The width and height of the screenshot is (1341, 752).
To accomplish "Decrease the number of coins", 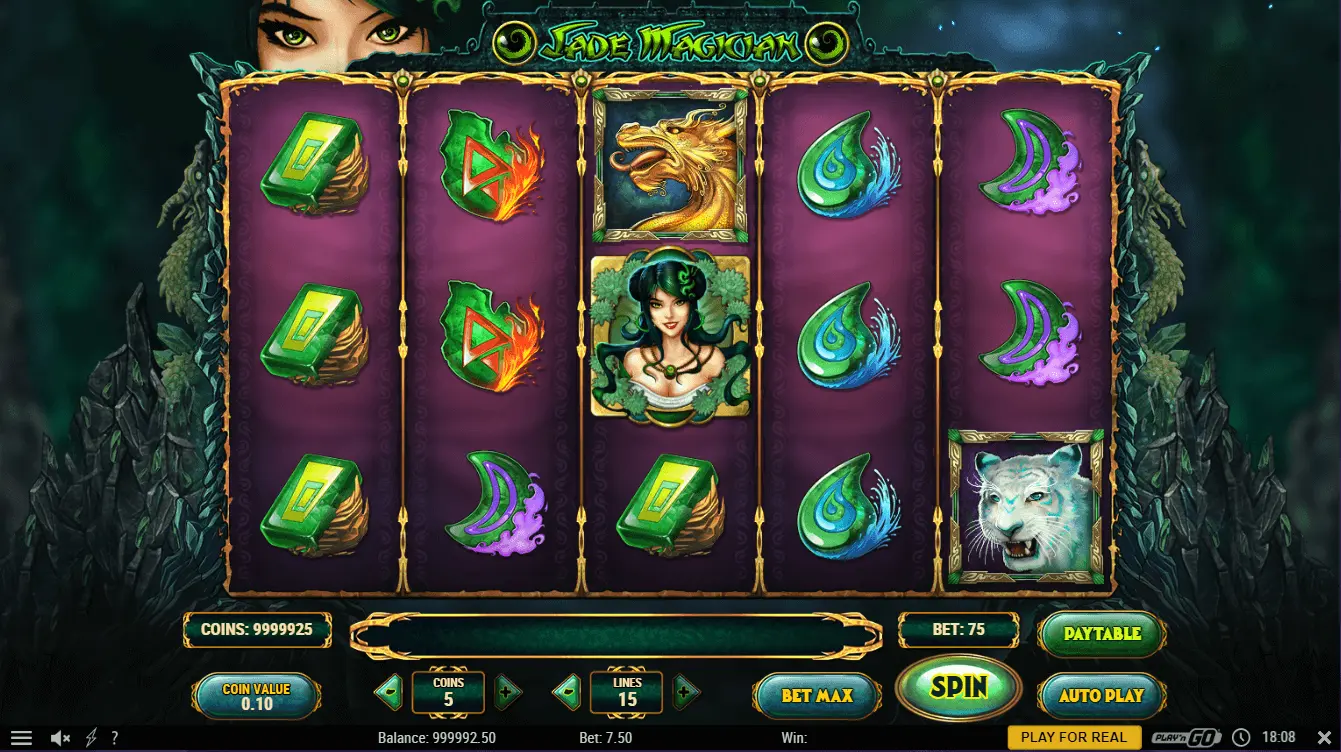I will (390, 690).
